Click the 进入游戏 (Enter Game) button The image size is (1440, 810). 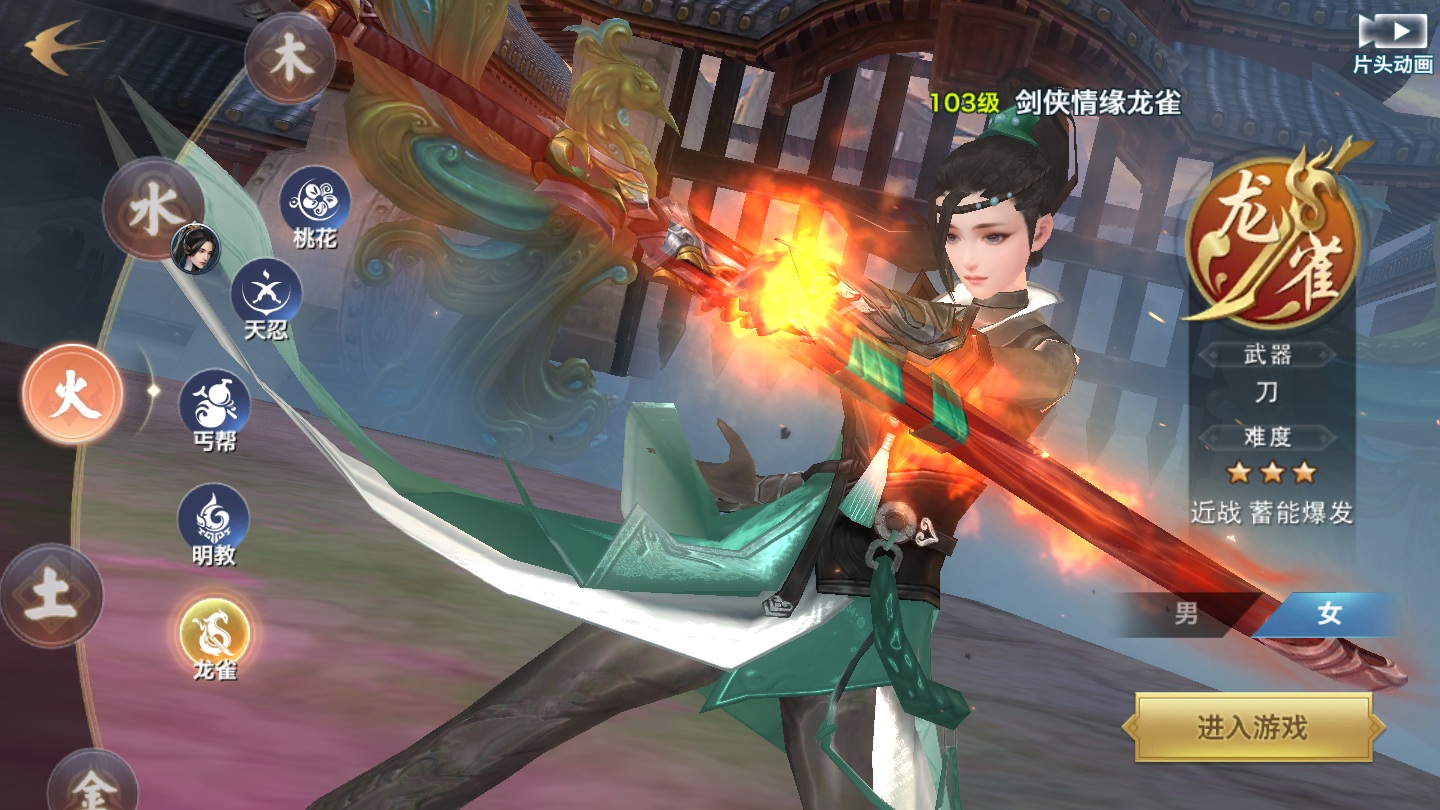[1252, 727]
